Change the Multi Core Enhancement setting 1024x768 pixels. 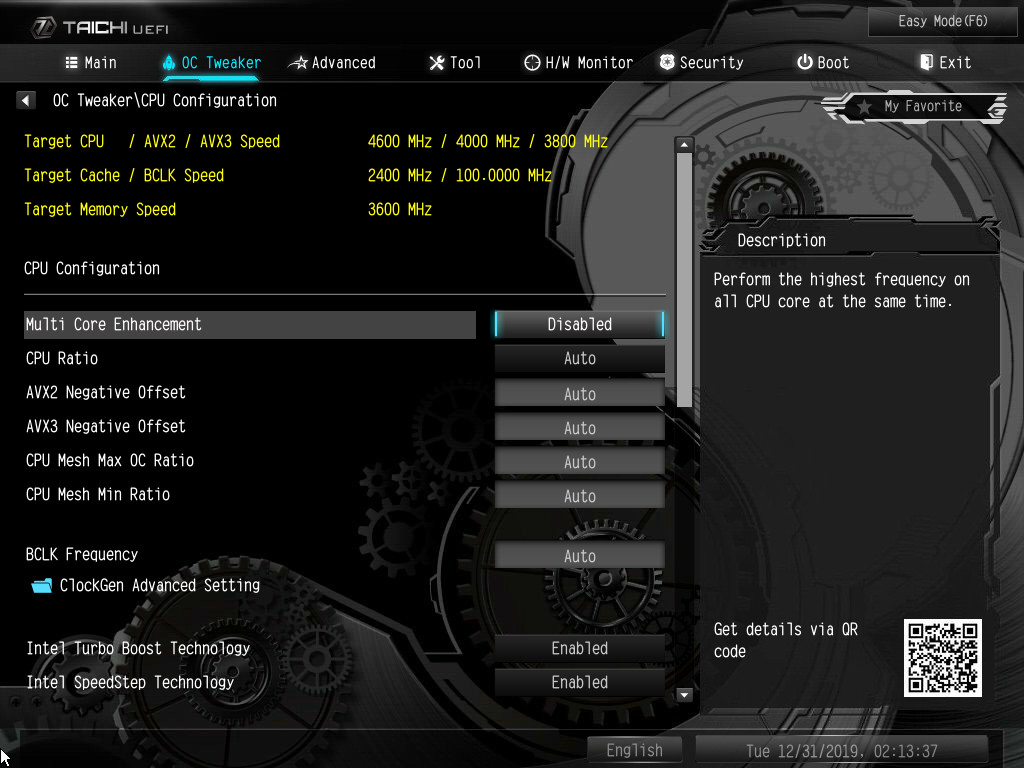(579, 324)
